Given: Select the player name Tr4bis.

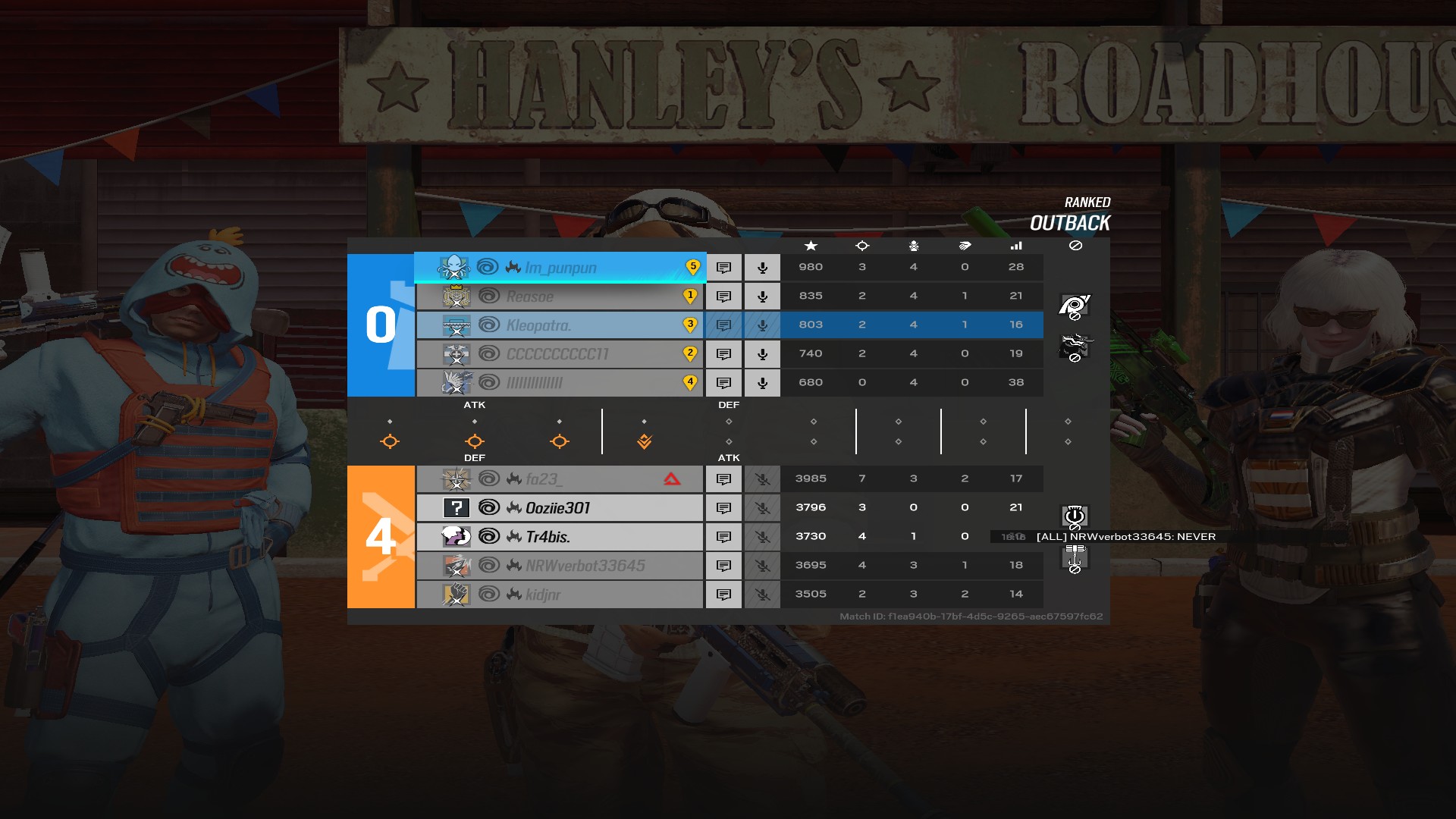Looking at the screenshot, I should click(550, 536).
